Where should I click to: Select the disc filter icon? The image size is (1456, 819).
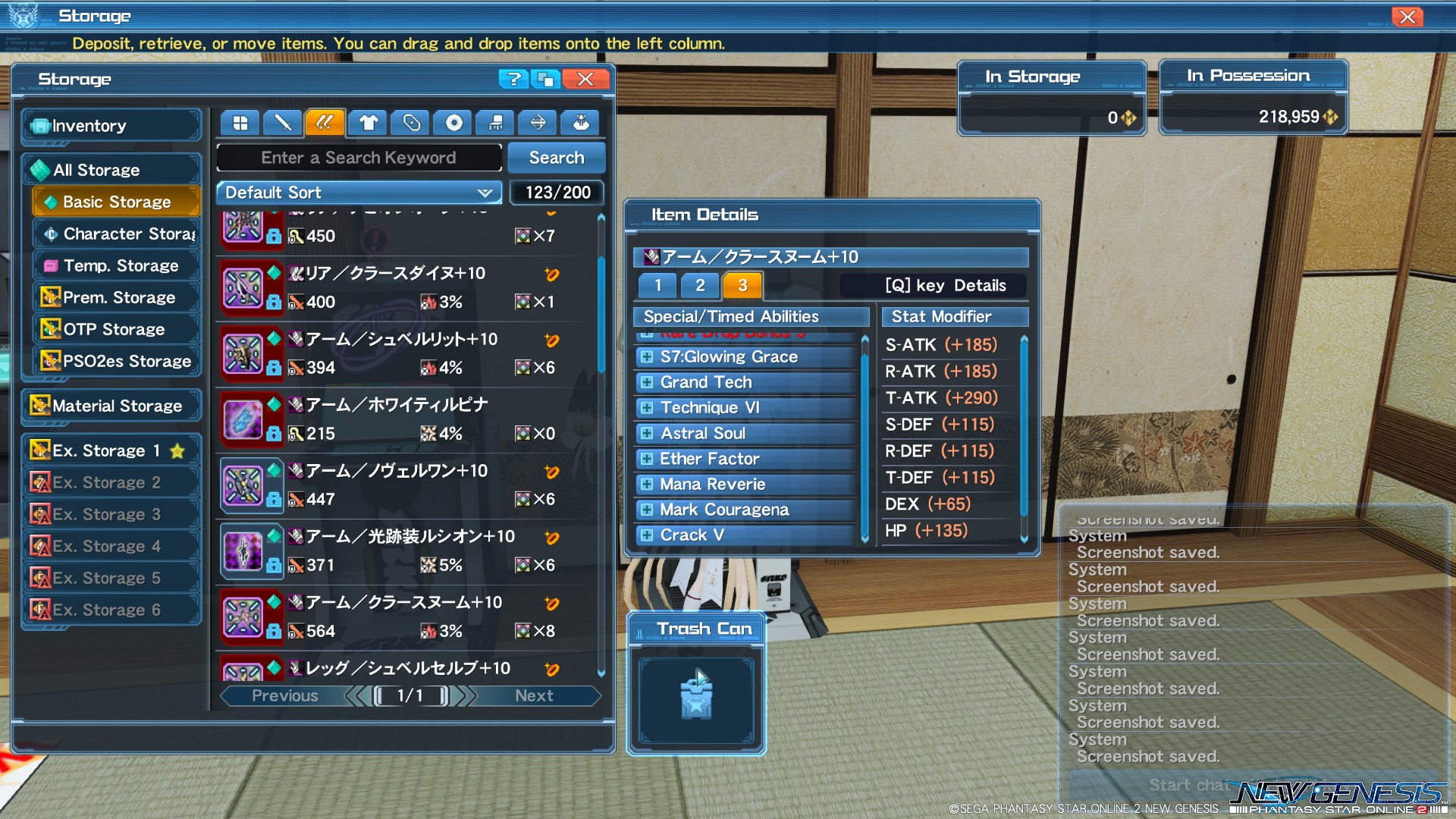click(452, 123)
